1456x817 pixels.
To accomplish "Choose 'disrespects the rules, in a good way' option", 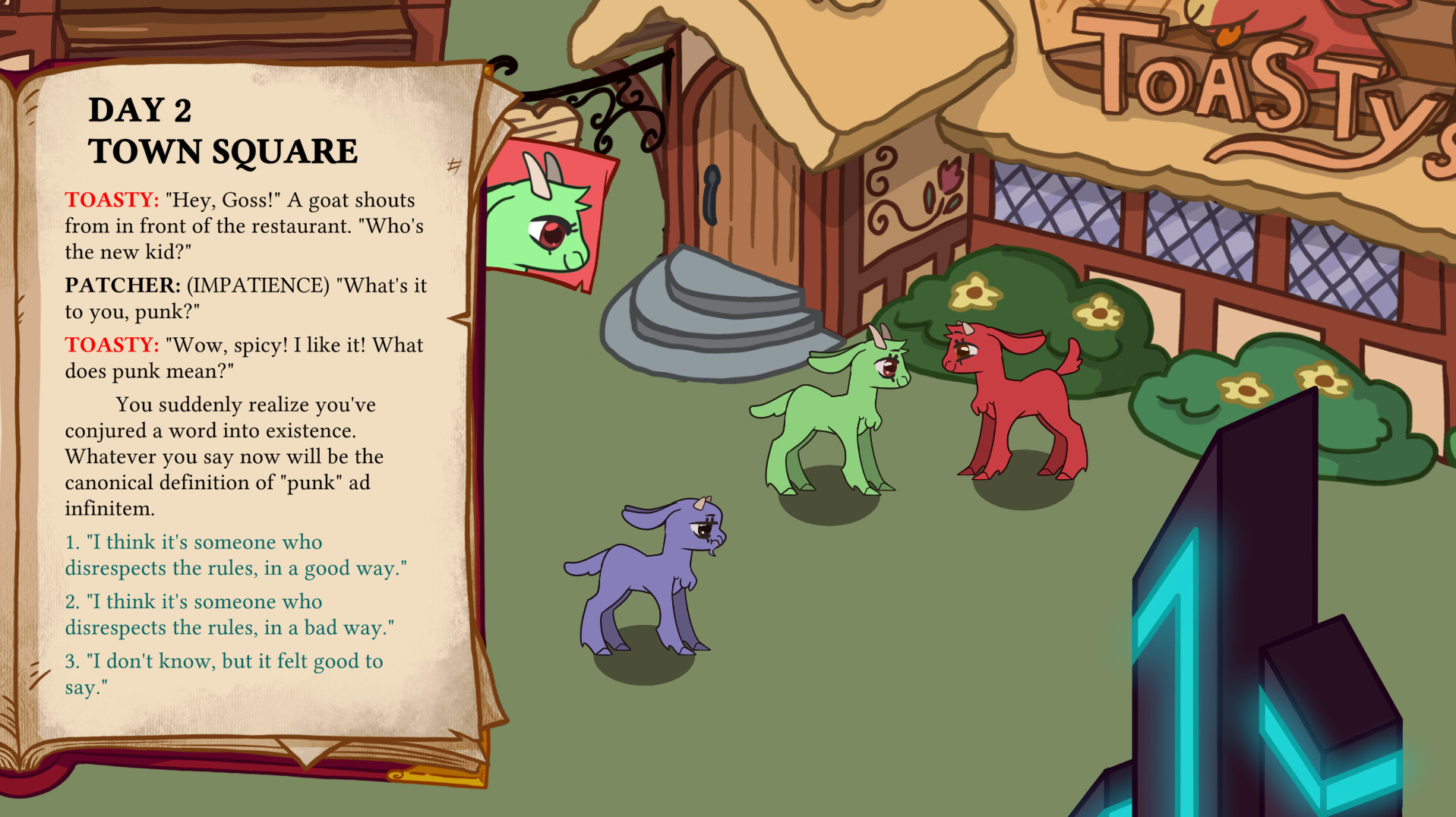I will 235,554.
